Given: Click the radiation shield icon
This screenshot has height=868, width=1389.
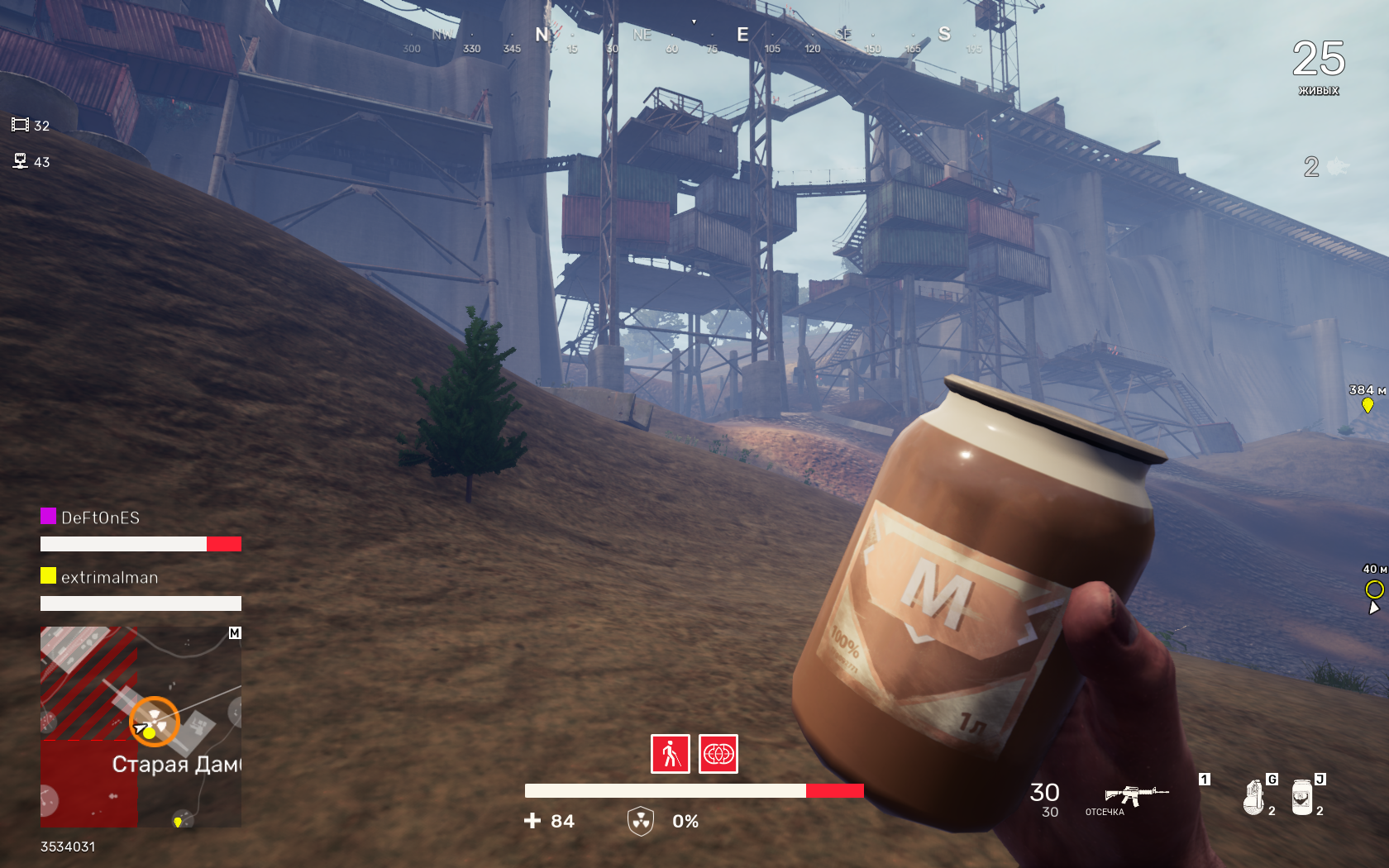Looking at the screenshot, I should coord(641,821).
